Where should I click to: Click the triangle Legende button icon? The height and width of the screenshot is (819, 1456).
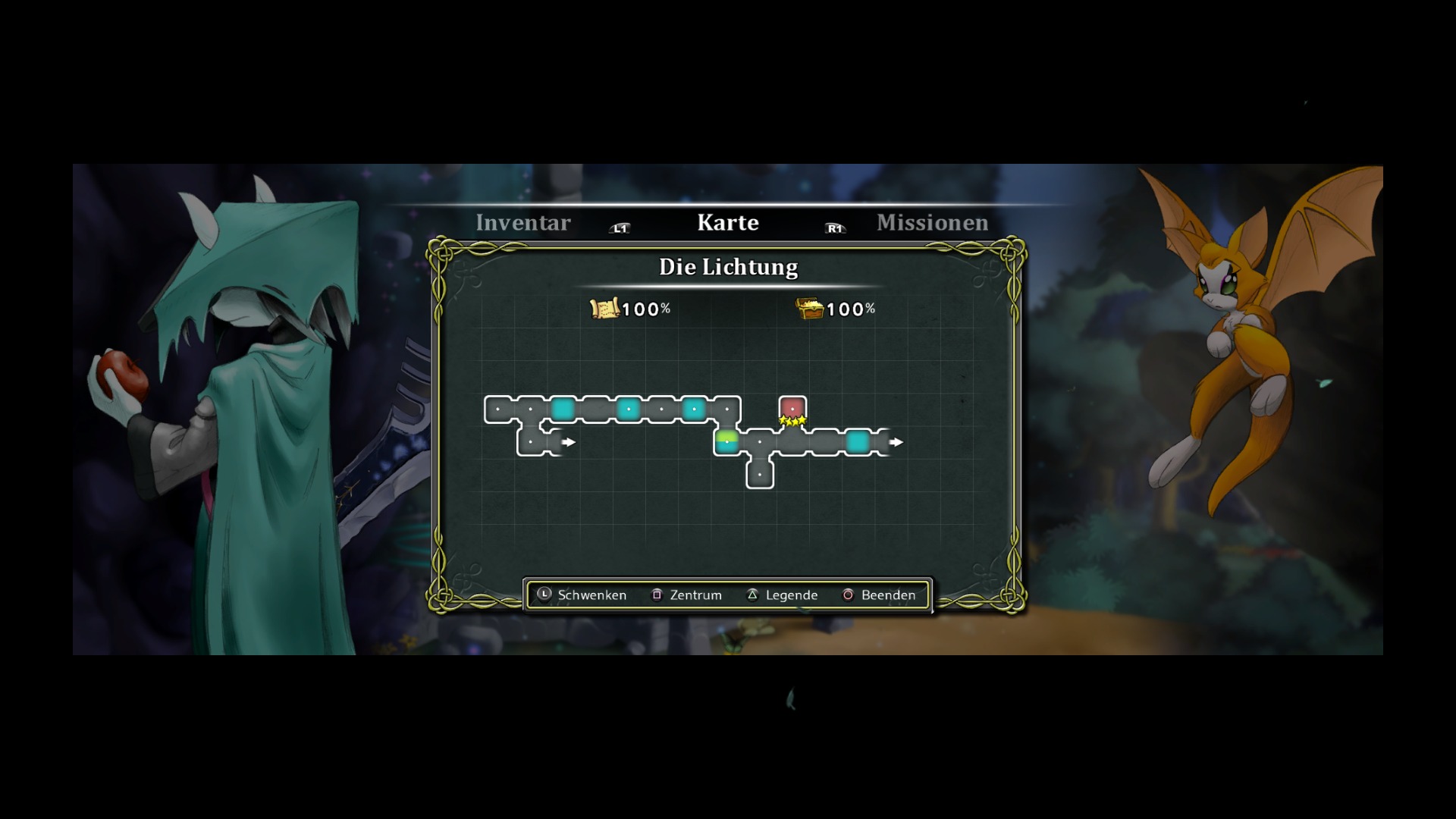point(752,595)
